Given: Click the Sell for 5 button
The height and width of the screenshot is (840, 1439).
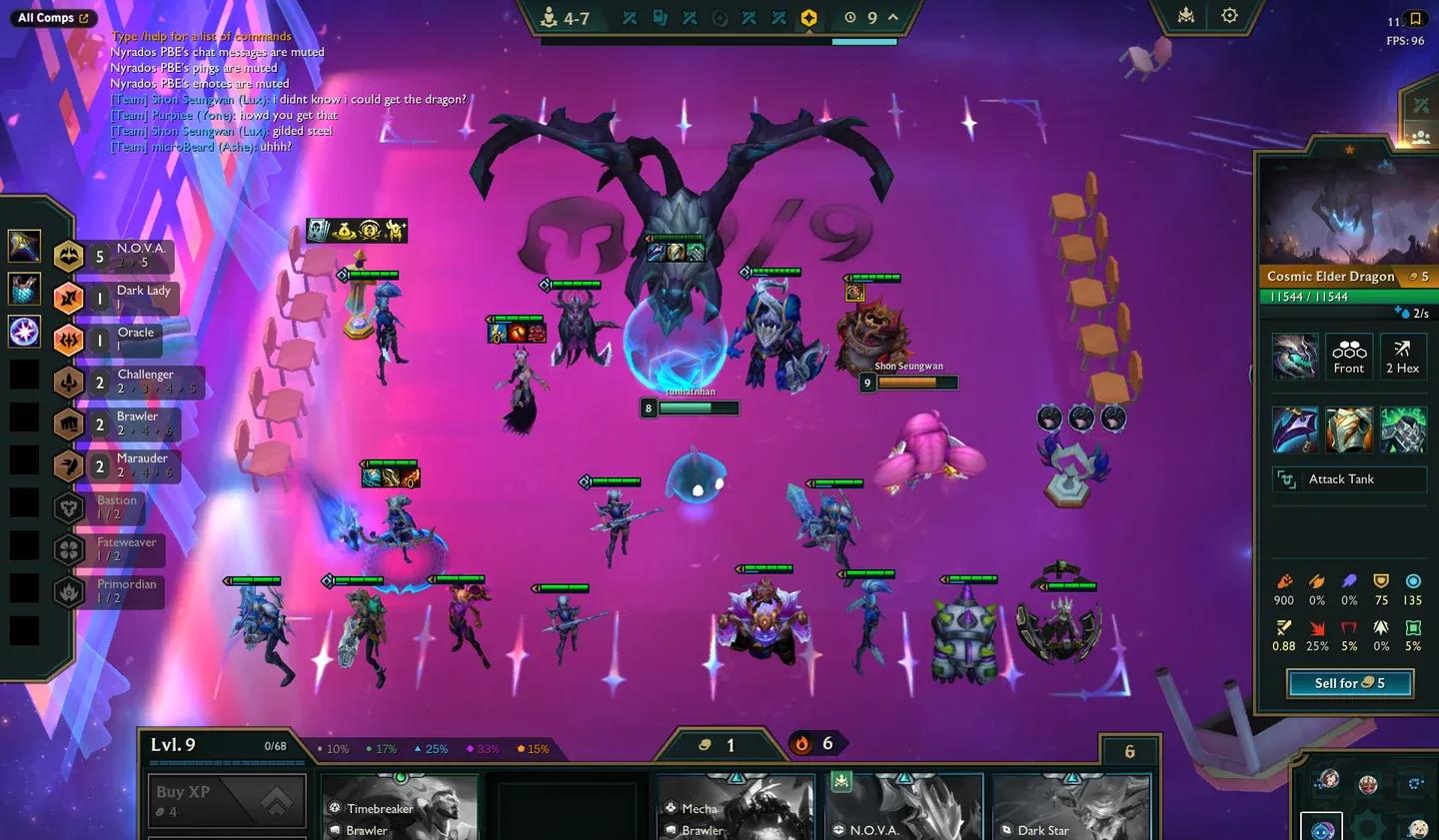Looking at the screenshot, I should coord(1349,683).
